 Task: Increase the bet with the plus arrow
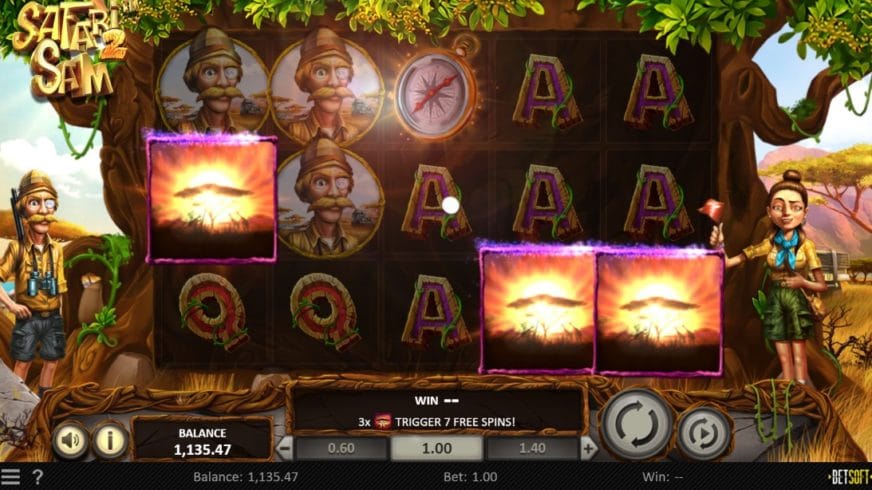click(589, 448)
